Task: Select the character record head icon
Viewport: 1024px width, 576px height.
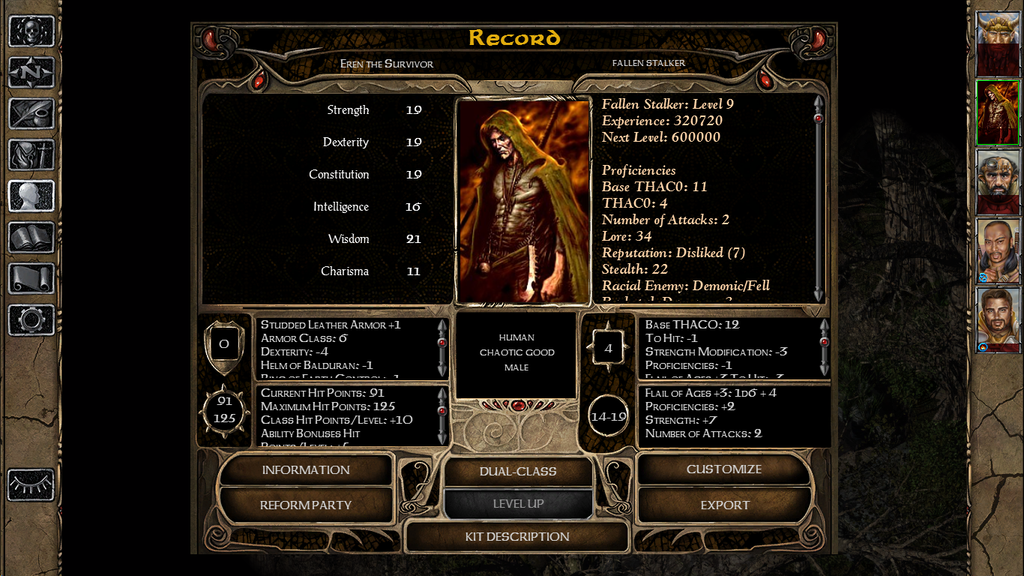Action: [x=31, y=195]
